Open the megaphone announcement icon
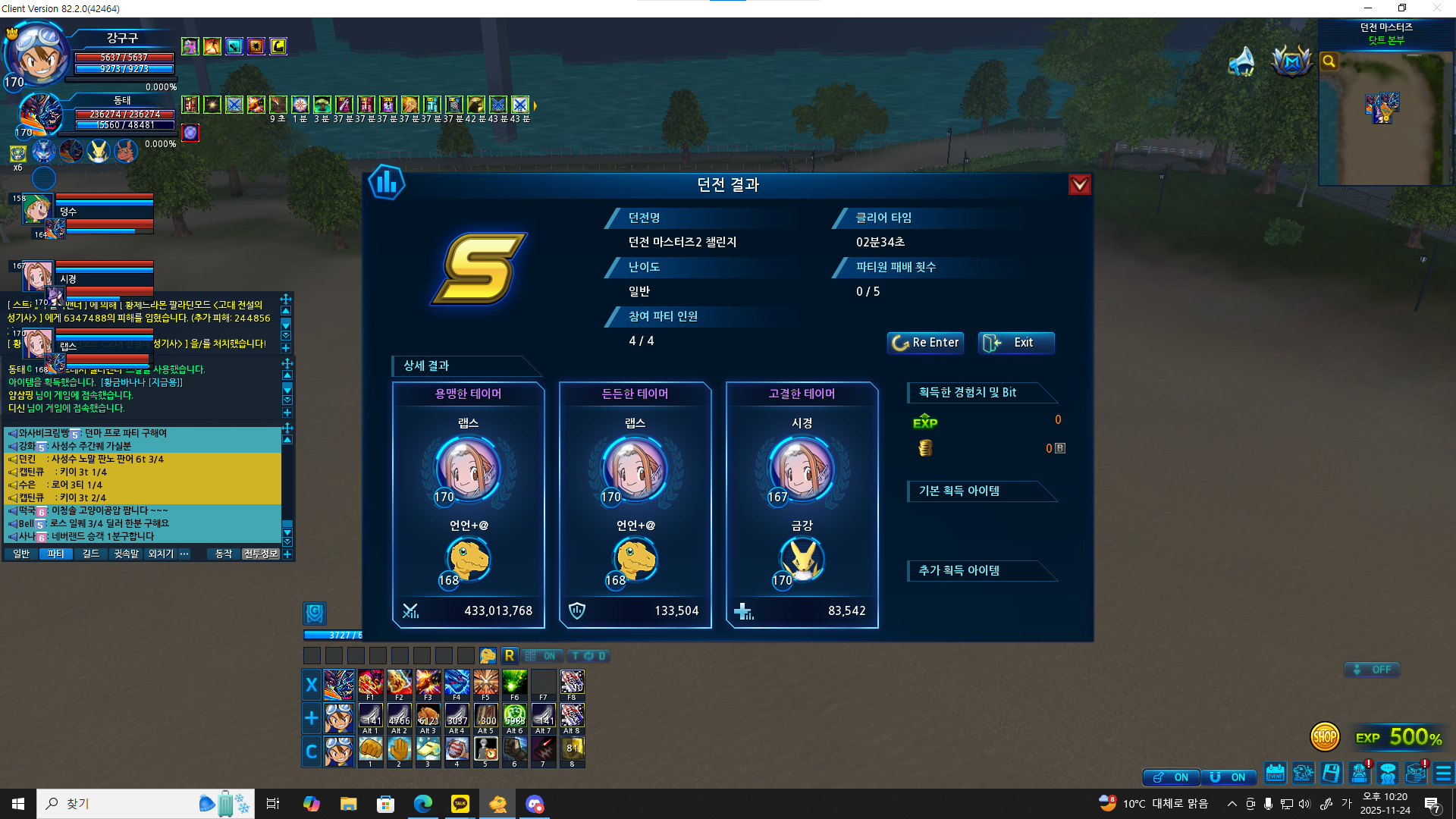 click(1241, 62)
